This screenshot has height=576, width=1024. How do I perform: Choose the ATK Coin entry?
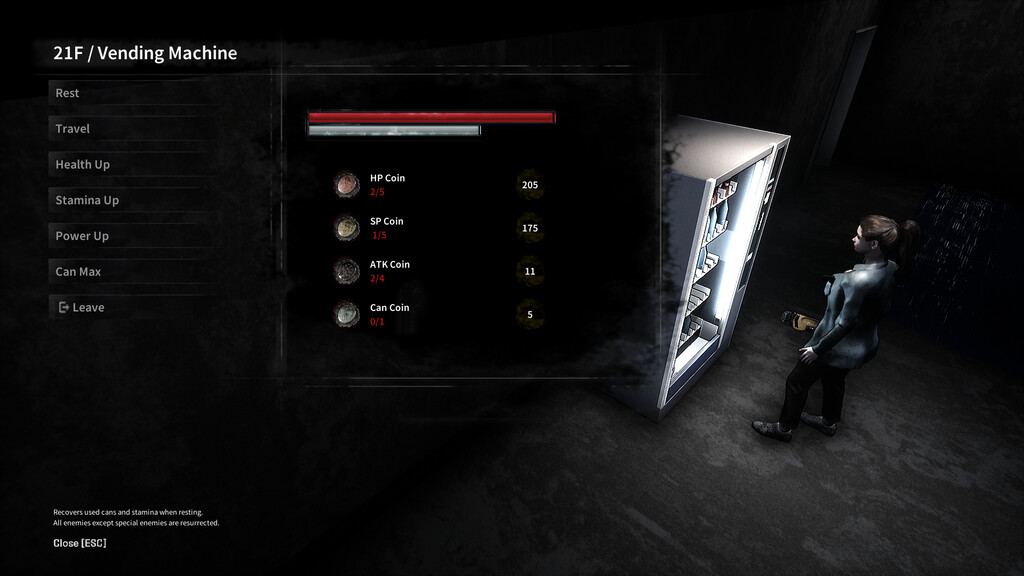[x=389, y=270]
